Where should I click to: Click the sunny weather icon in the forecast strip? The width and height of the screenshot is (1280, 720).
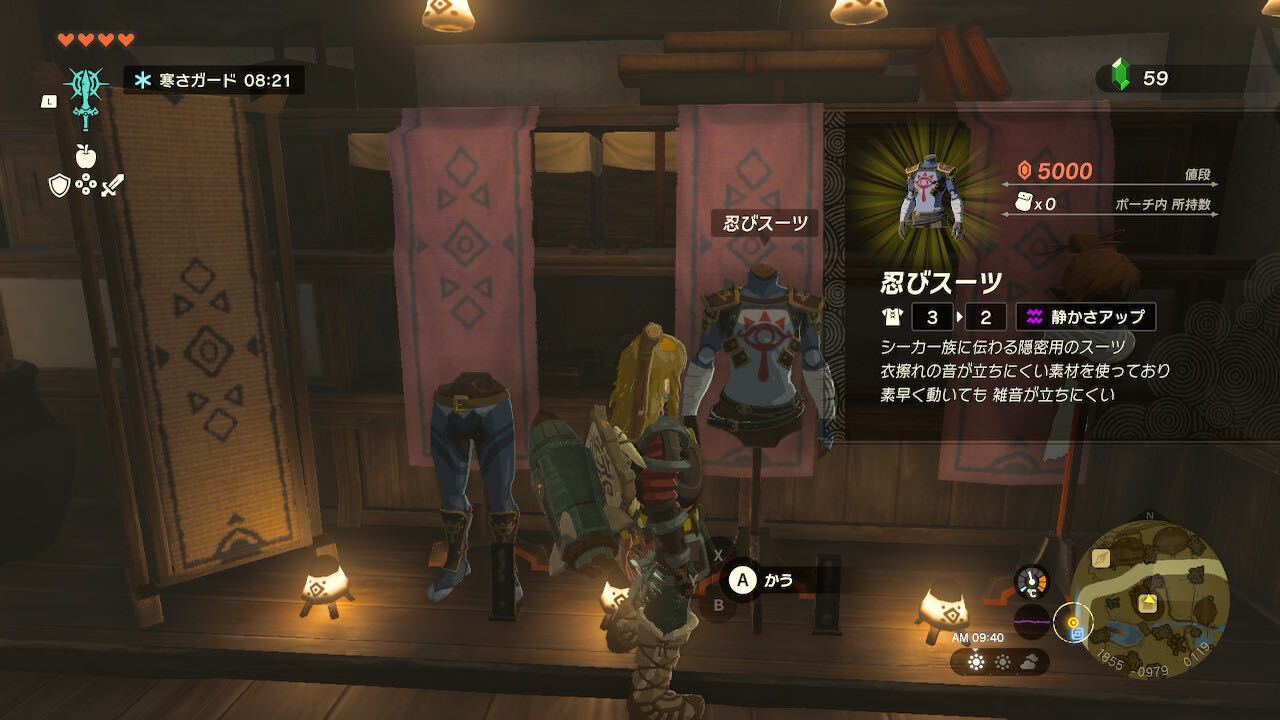point(976,662)
